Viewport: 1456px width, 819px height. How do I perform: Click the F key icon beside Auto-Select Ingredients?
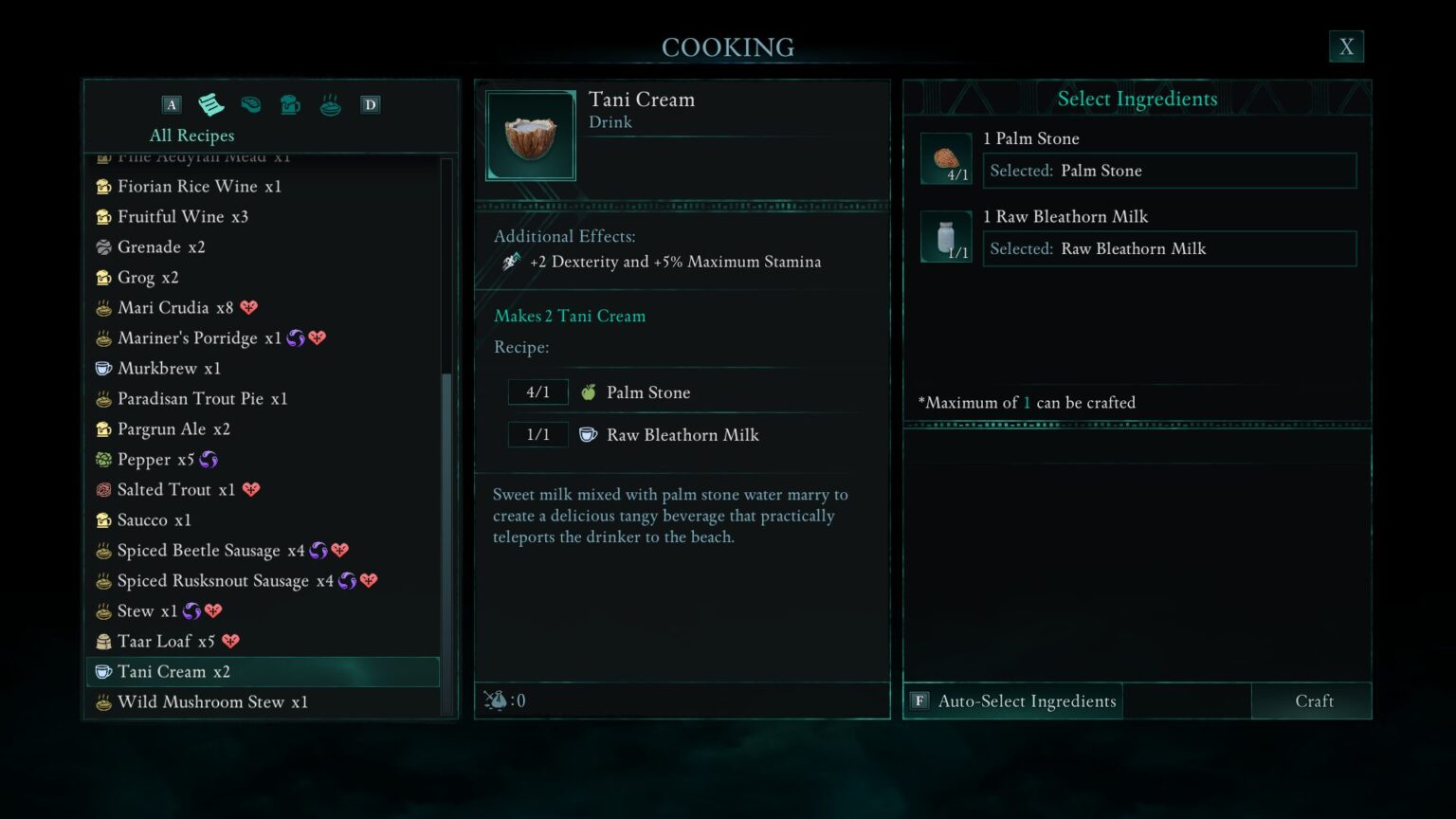tap(919, 701)
